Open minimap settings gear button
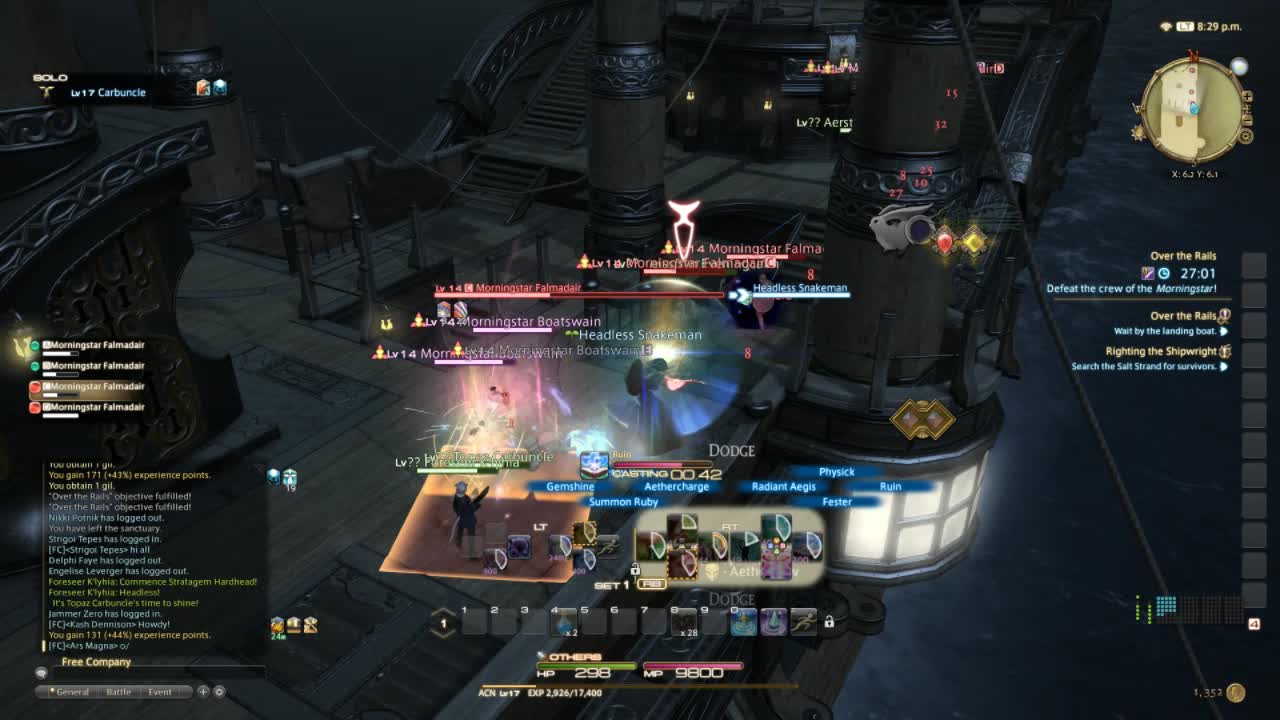This screenshot has height=720, width=1280. [1246, 136]
